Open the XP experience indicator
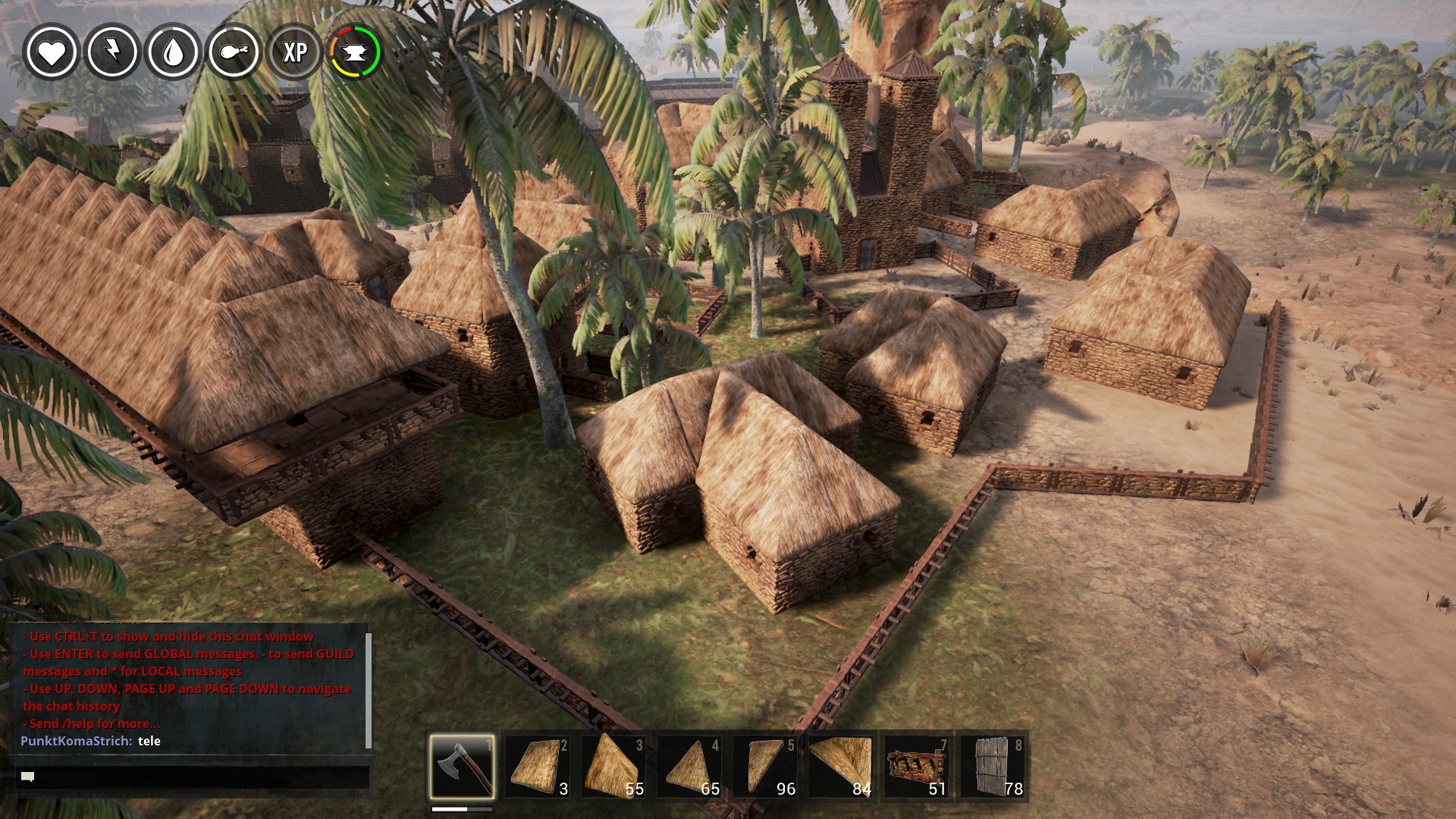The width and height of the screenshot is (1456, 819). point(295,52)
